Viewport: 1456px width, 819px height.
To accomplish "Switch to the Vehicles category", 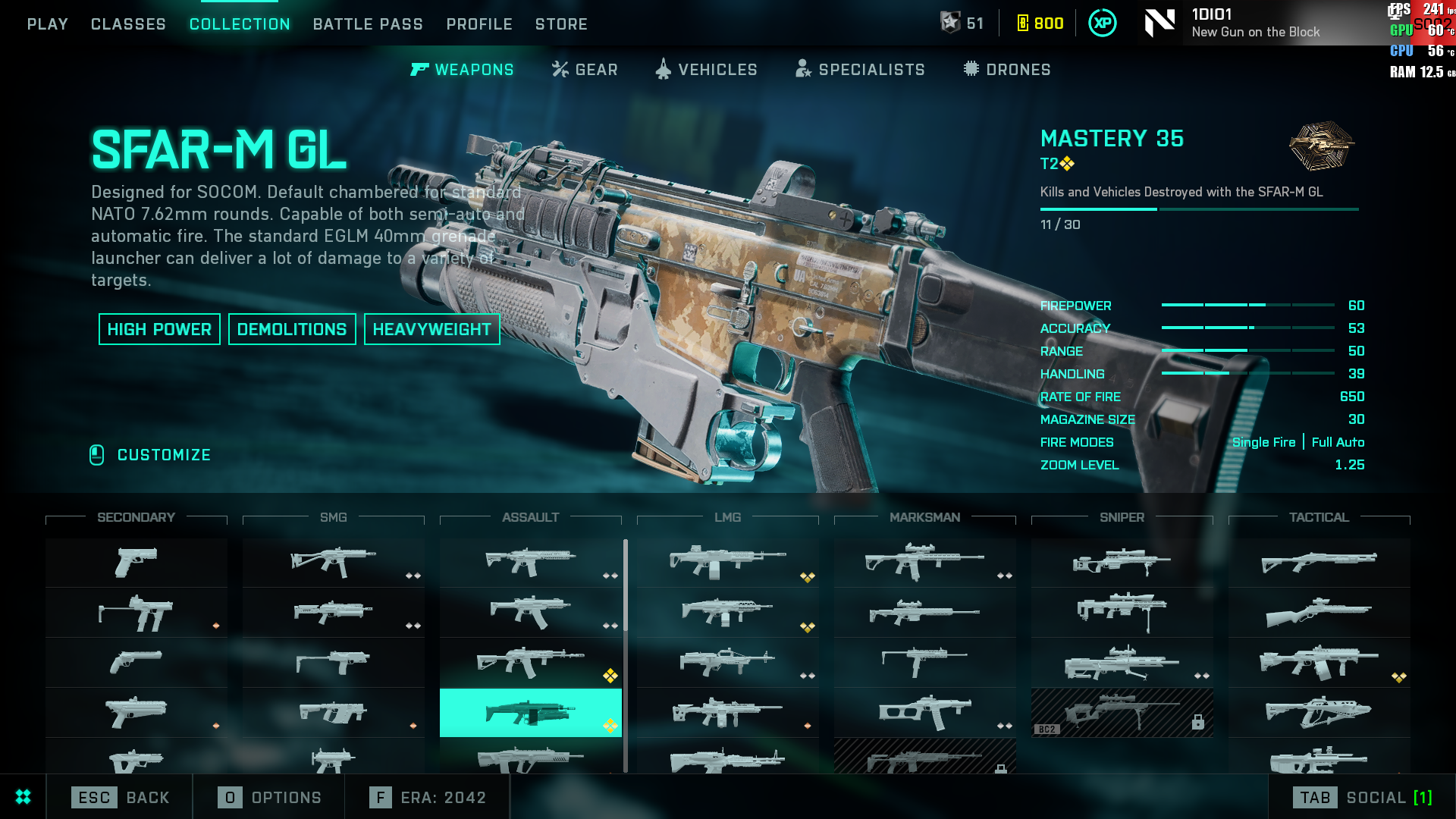I will click(706, 70).
